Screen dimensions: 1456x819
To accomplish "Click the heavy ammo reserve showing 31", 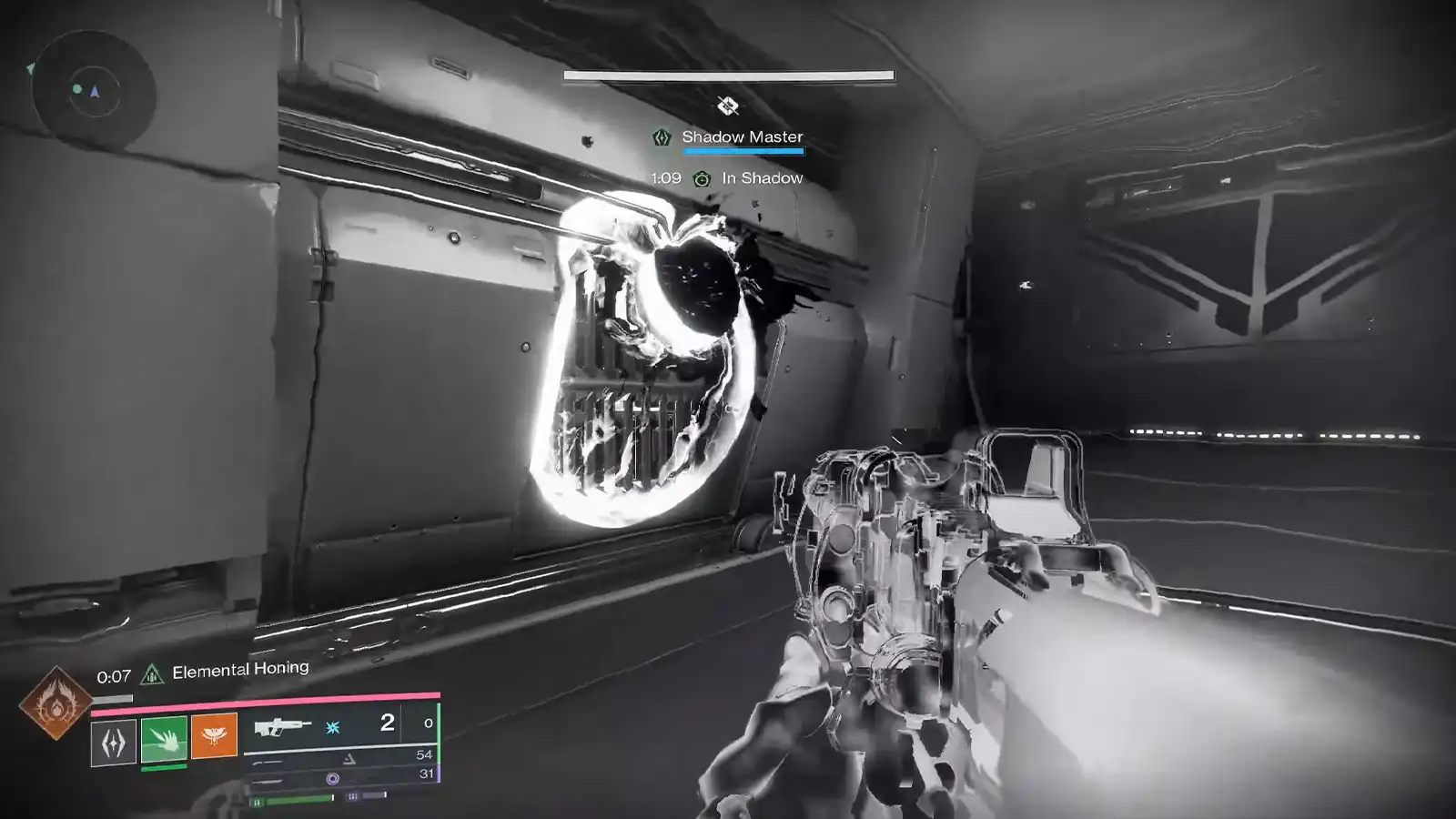I will [x=426, y=774].
